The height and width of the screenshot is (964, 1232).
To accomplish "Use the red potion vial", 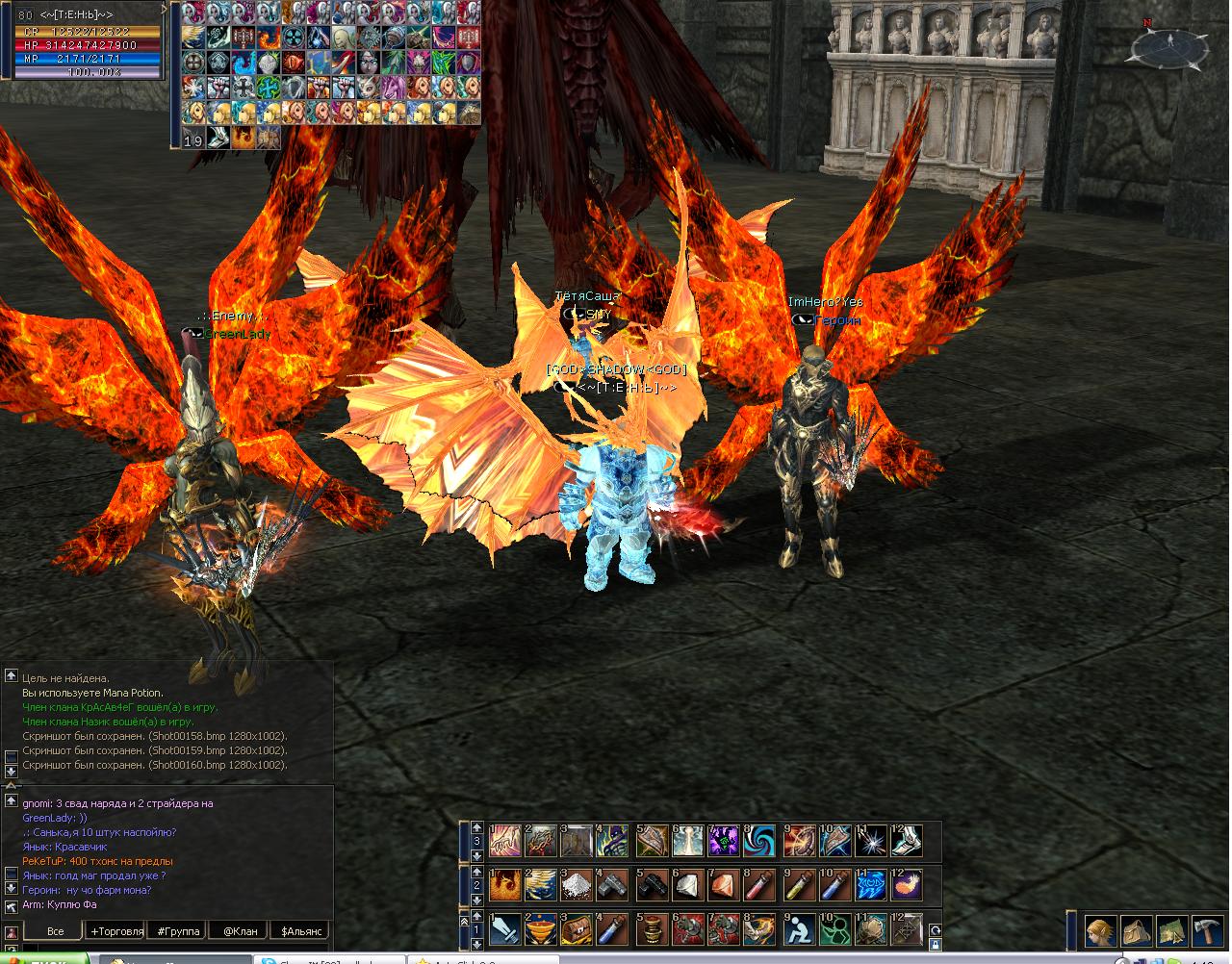I will 759,884.
